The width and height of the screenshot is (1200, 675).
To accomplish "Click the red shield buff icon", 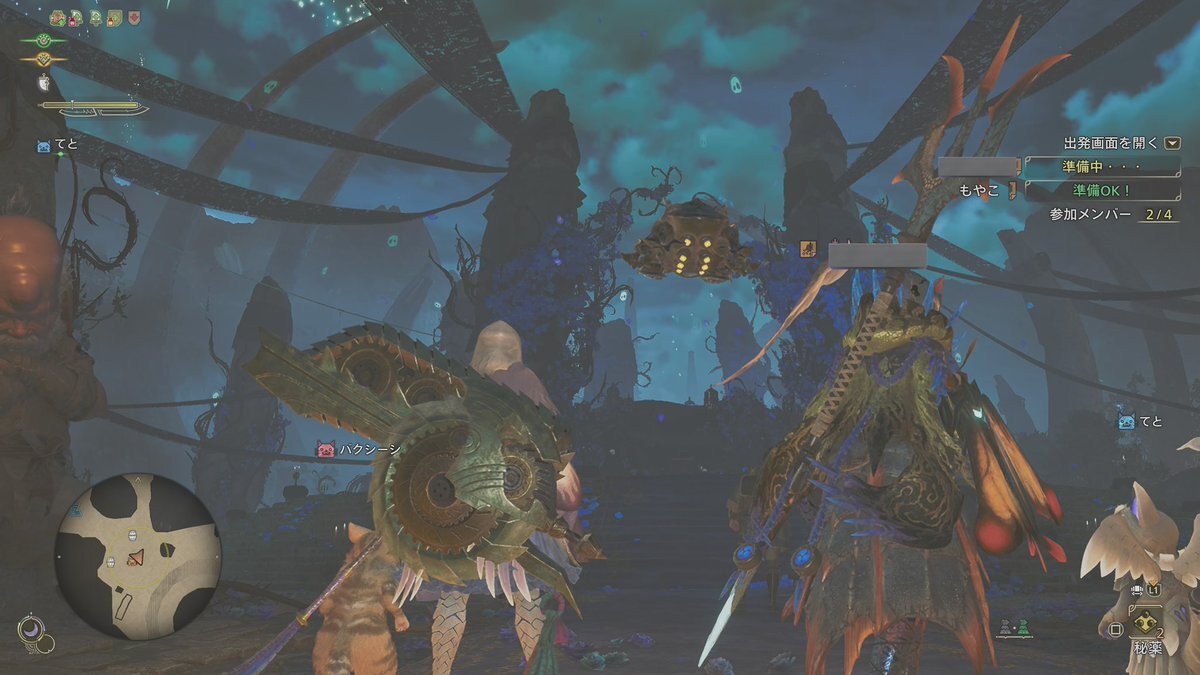I will pyautogui.click(x=133, y=18).
